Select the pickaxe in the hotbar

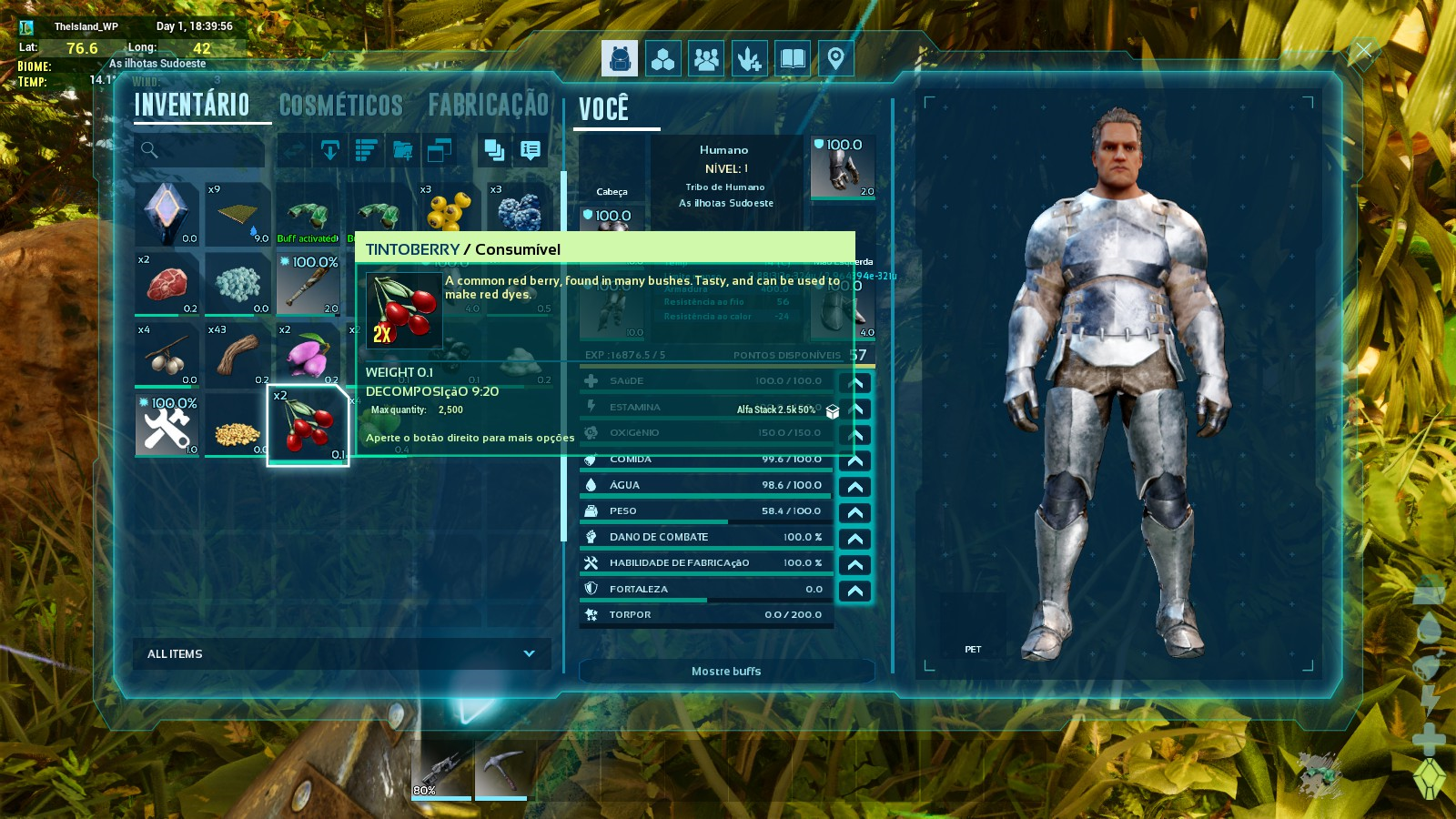tap(500, 770)
